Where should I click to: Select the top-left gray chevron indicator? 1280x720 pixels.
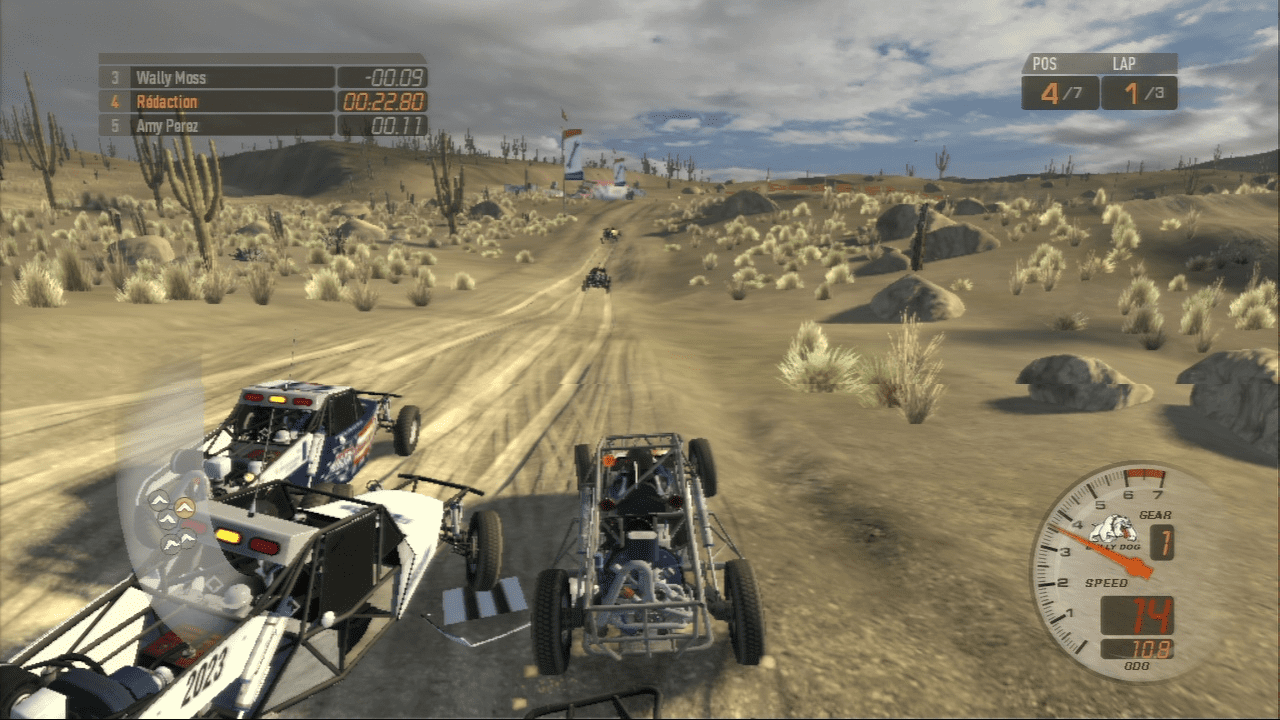(160, 499)
